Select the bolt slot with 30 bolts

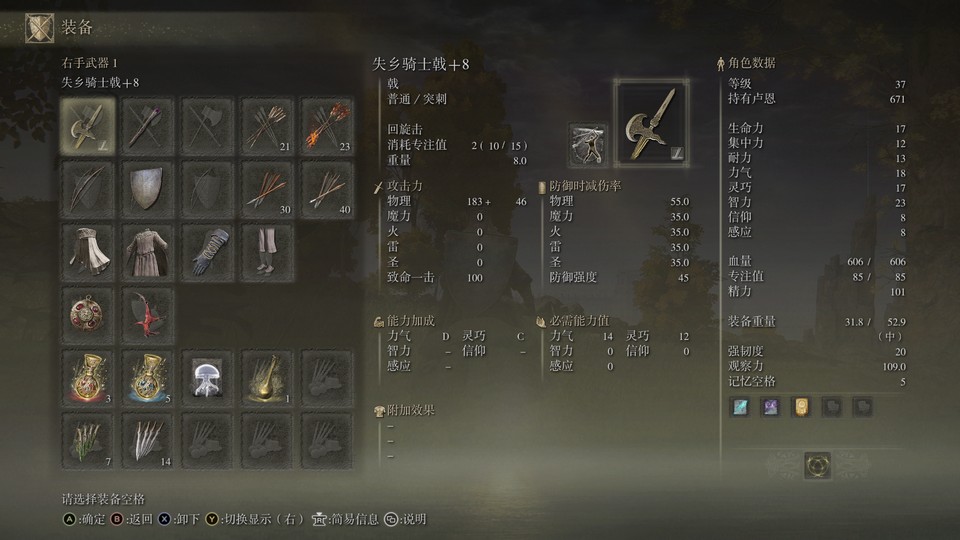[x=267, y=188]
